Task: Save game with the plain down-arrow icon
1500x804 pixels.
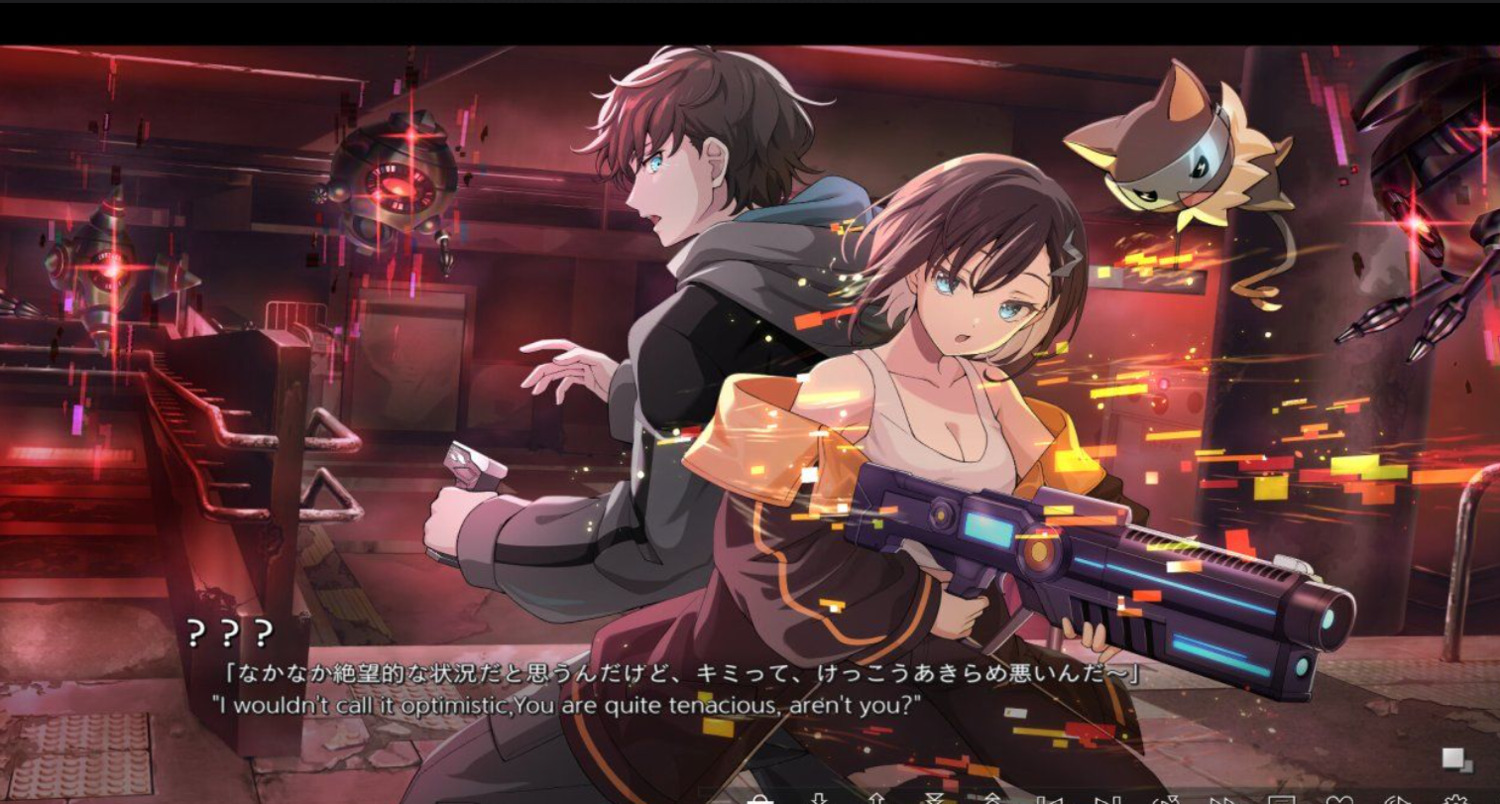Action: click(x=818, y=799)
